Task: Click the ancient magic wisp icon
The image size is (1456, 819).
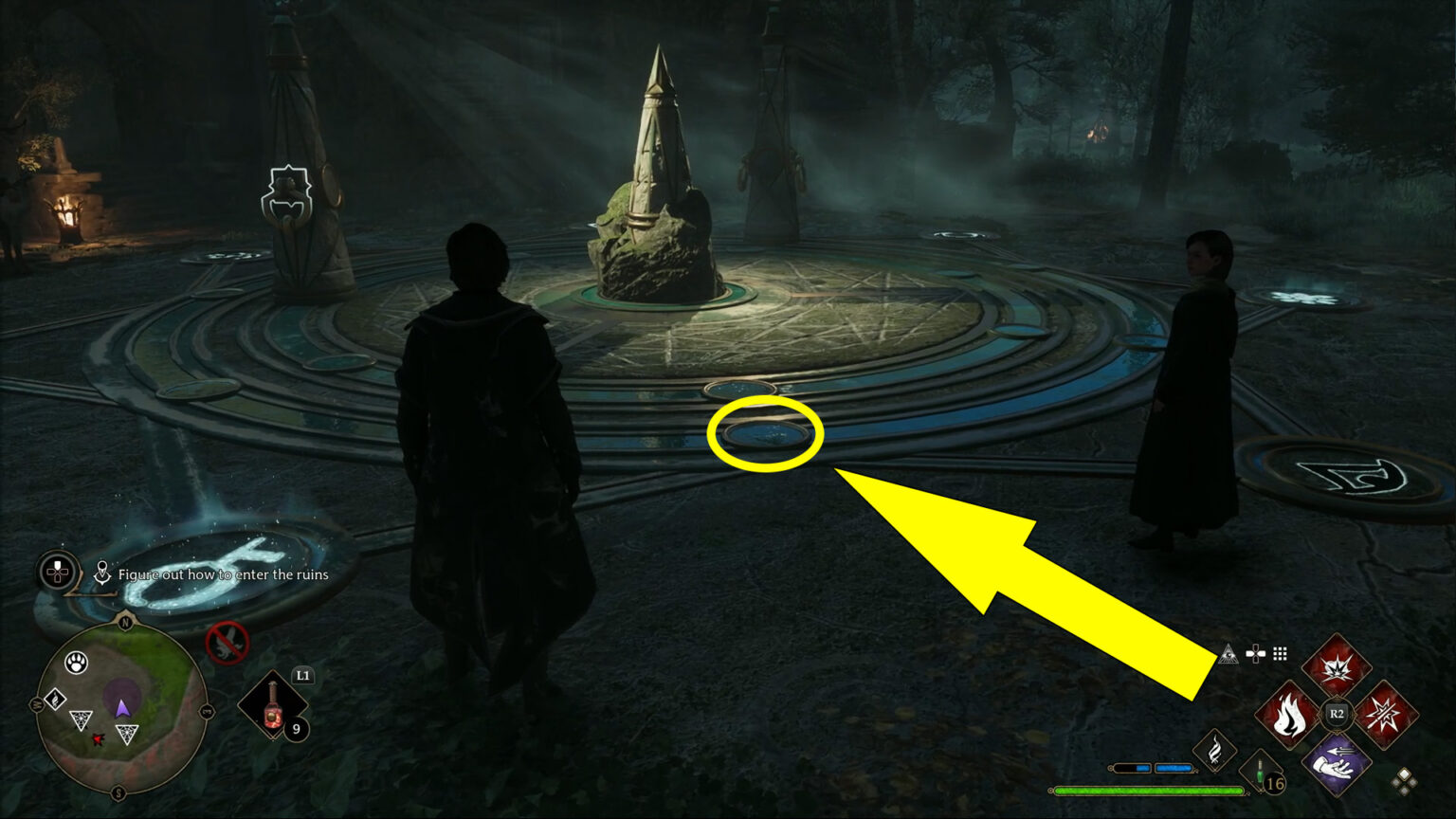Action: 1215,749
